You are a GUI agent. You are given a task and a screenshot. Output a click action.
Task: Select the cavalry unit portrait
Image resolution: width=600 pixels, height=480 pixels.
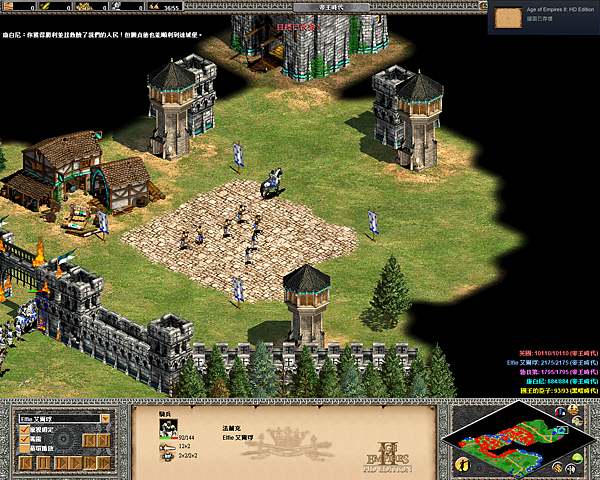(x=169, y=428)
